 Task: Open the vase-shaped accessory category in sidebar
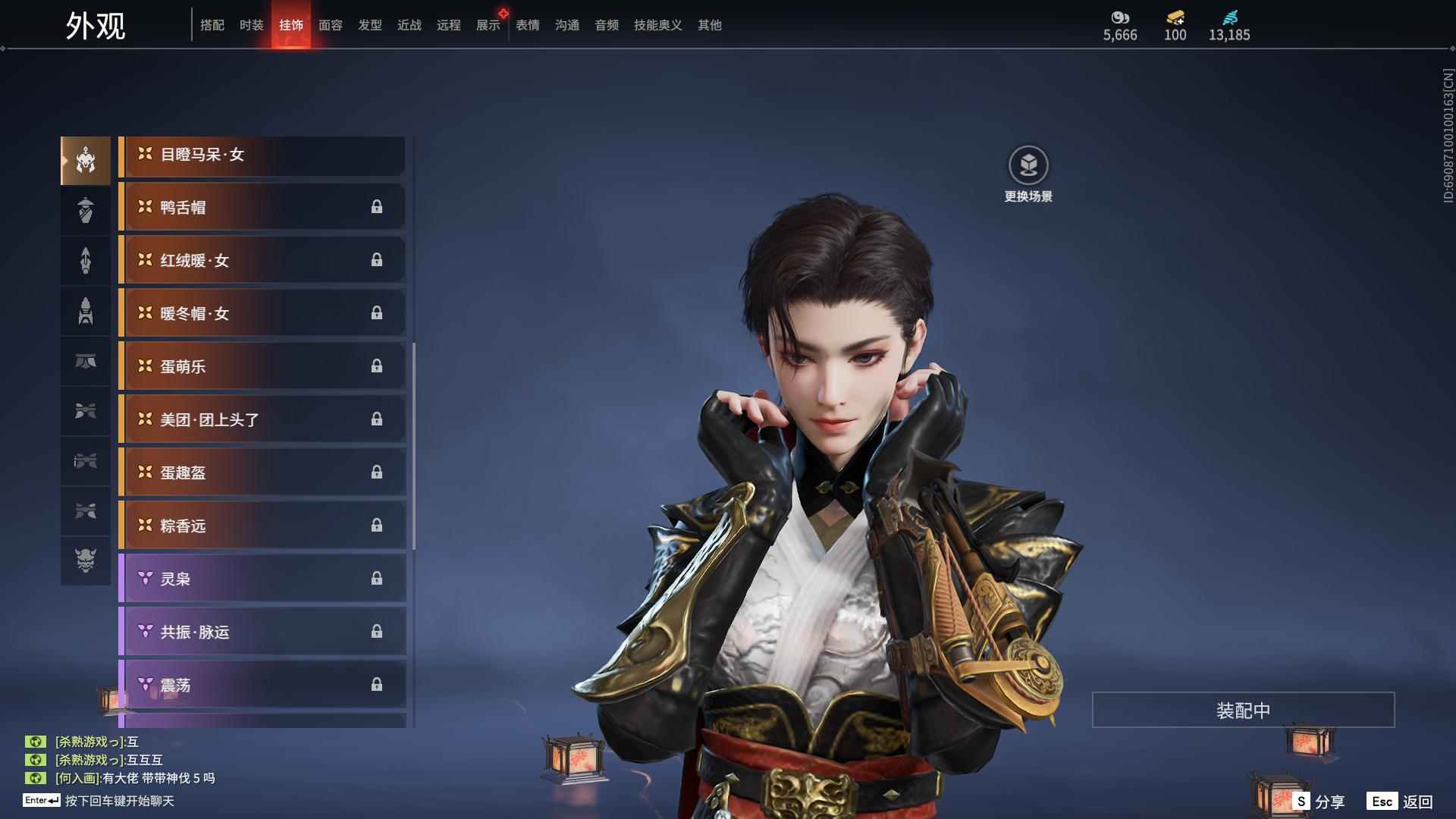point(86,210)
